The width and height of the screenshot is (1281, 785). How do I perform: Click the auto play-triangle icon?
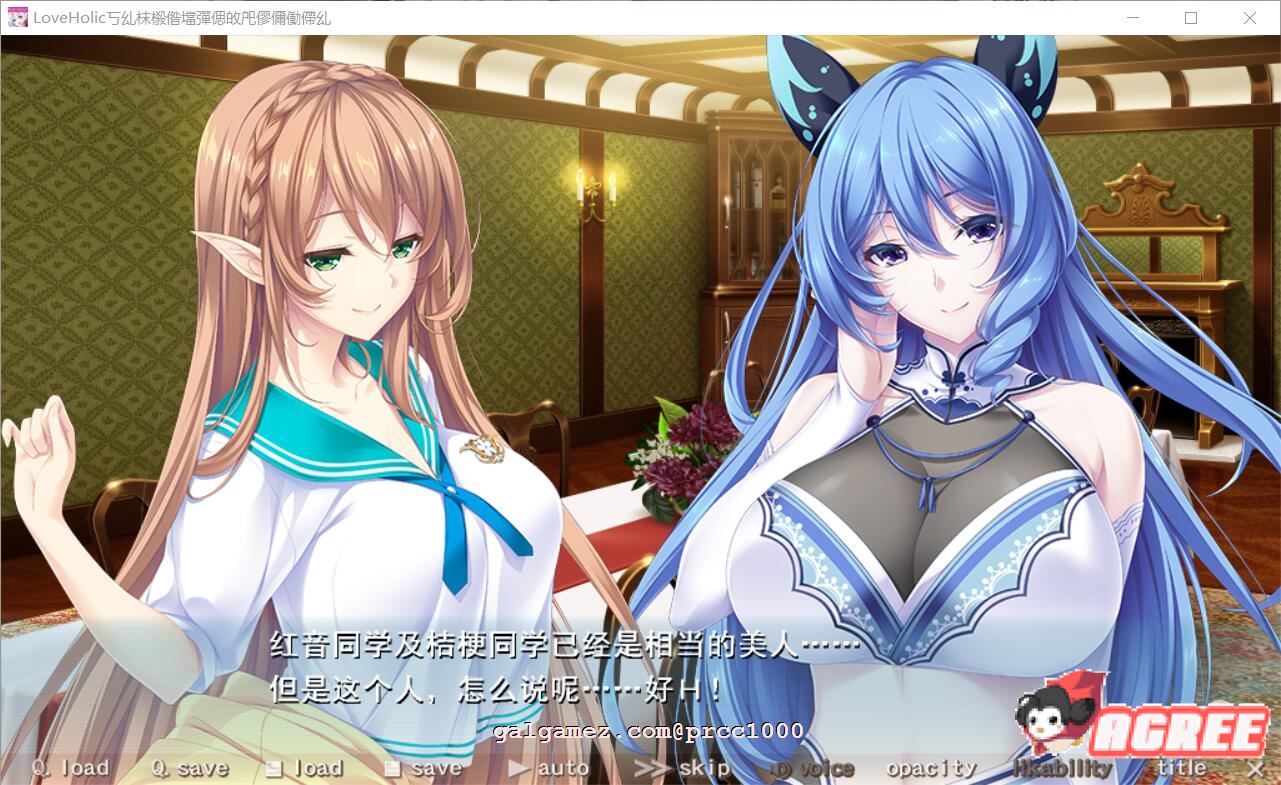coord(519,768)
